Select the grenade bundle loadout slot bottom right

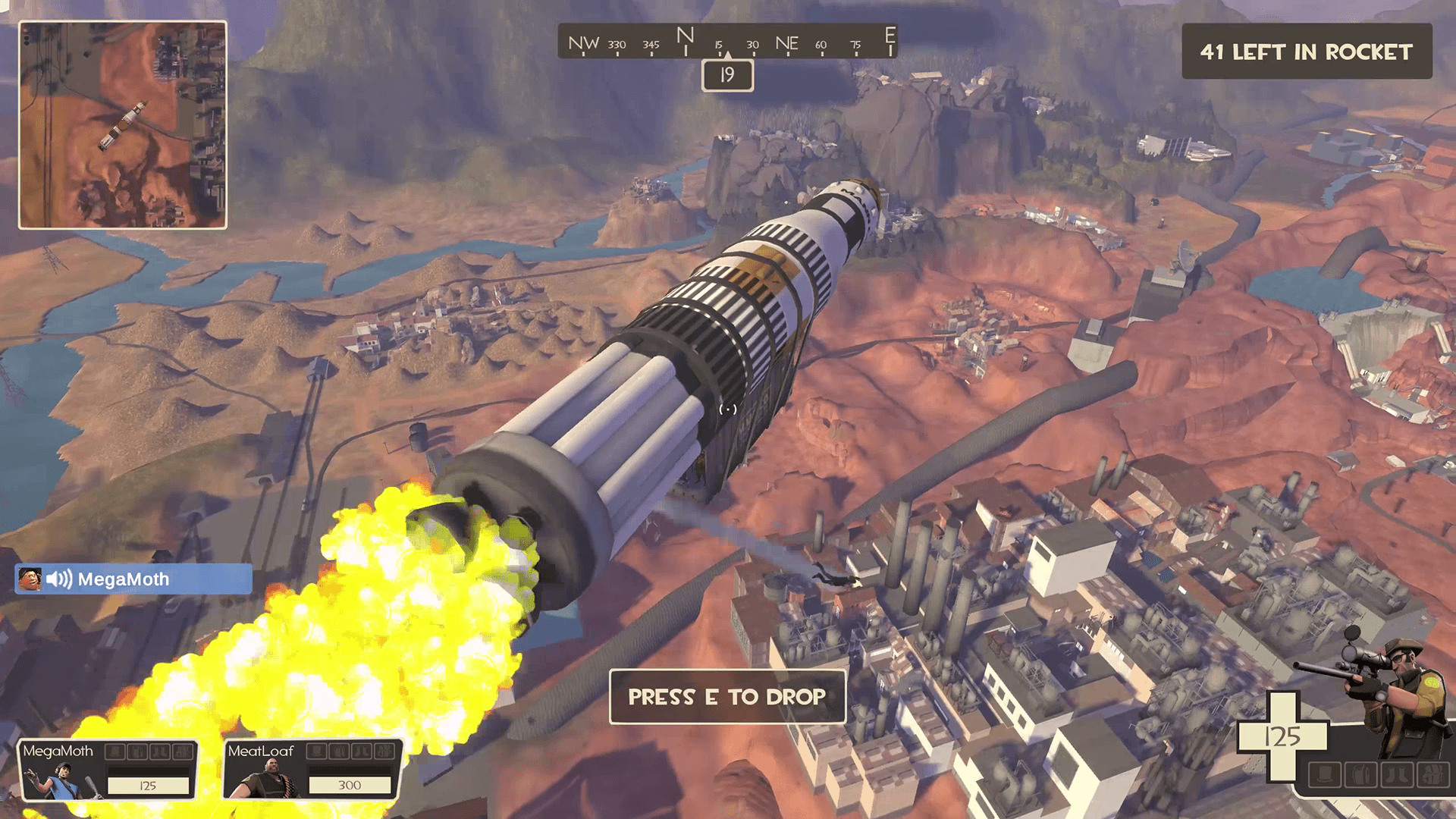click(1433, 774)
